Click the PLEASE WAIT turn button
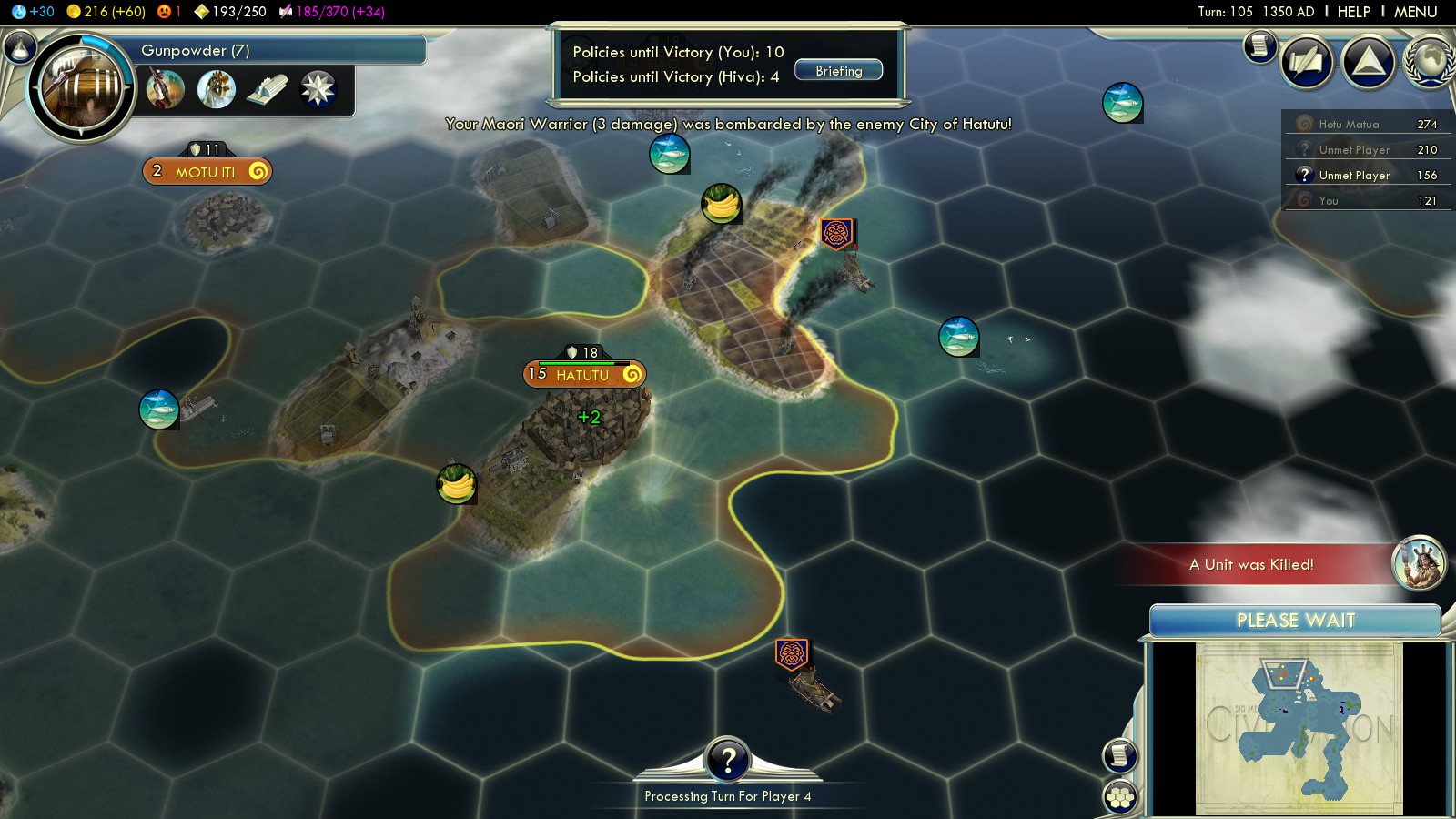This screenshot has width=1456, height=819. (1295, 621)
